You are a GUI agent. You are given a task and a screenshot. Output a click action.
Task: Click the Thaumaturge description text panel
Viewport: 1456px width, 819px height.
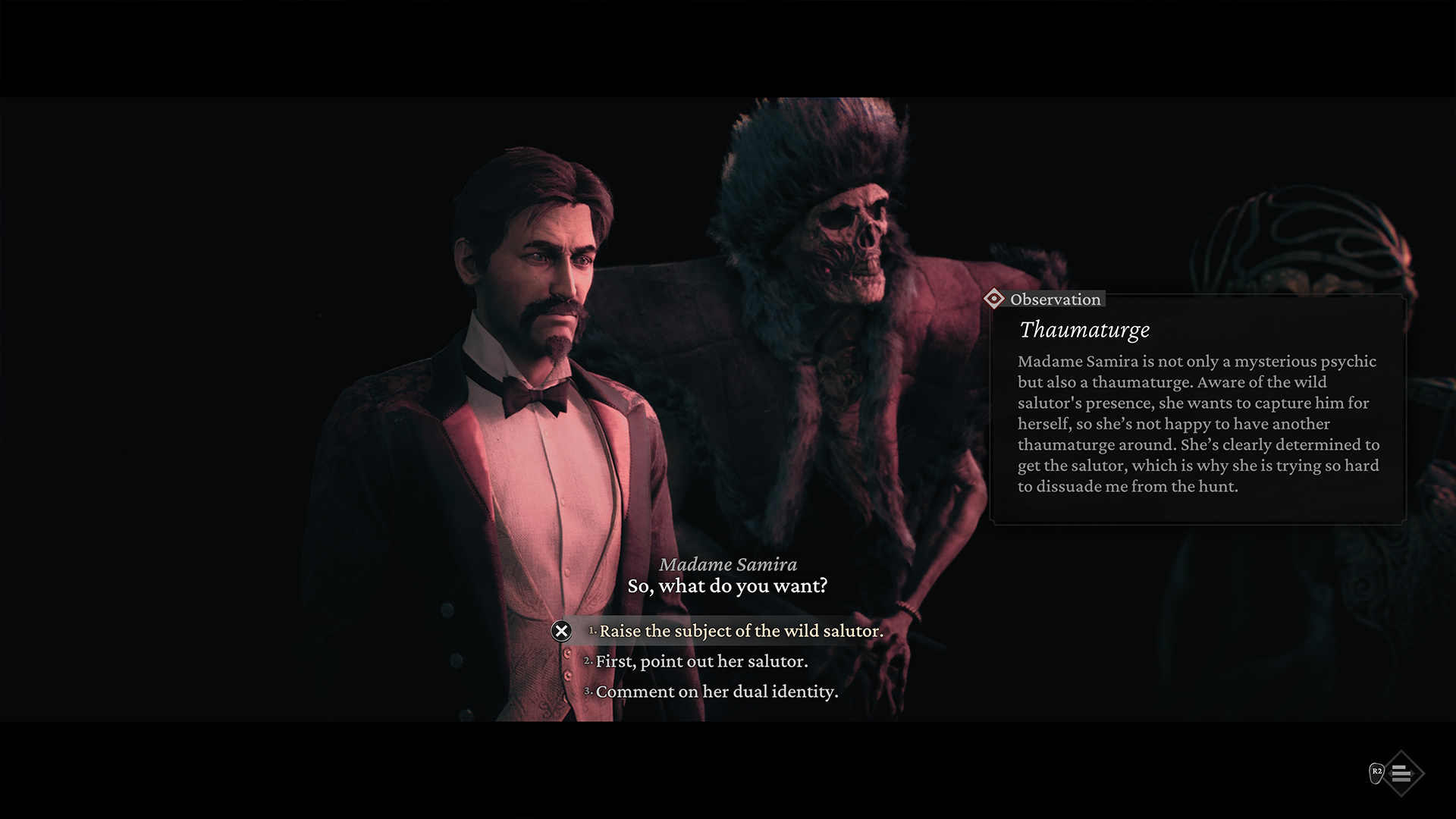(x=1198, y=423)
